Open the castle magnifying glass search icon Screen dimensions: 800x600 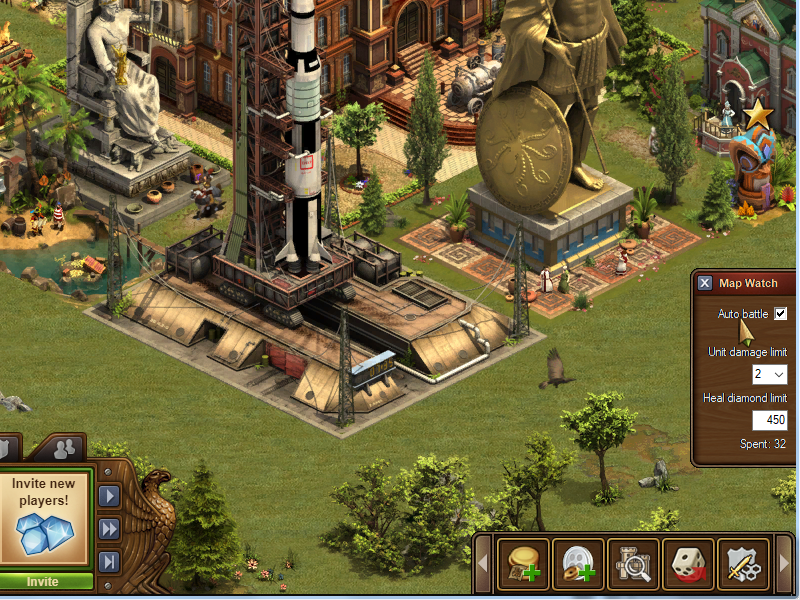(x=634, y=565)
